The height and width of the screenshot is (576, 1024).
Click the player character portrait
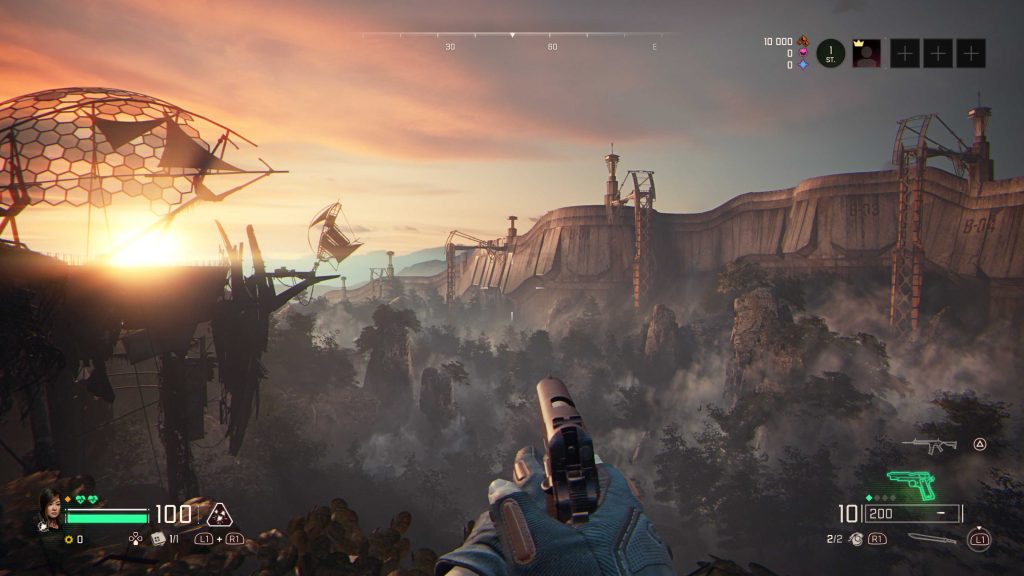[x=51, y=509]
